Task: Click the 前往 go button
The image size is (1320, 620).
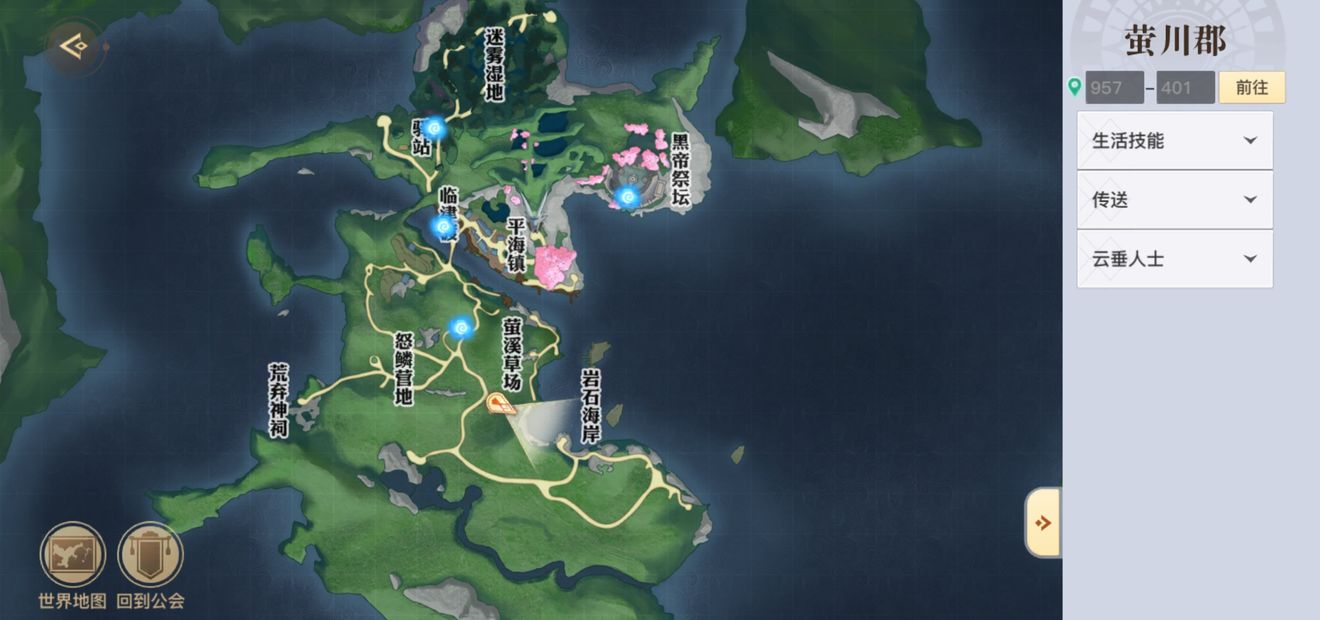Action: point(1251,87)
